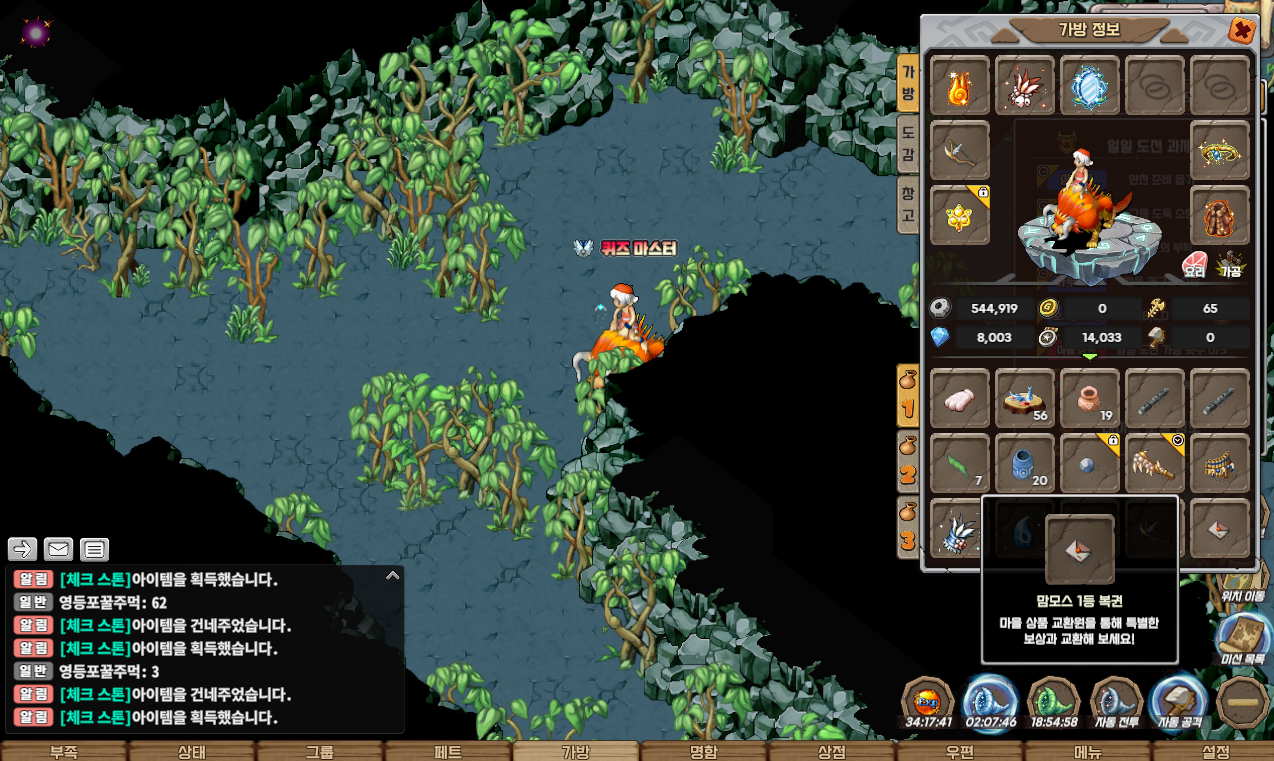Switch to the 도감 side tab
Screen dimensions: 1274x761
pos(908,144)
